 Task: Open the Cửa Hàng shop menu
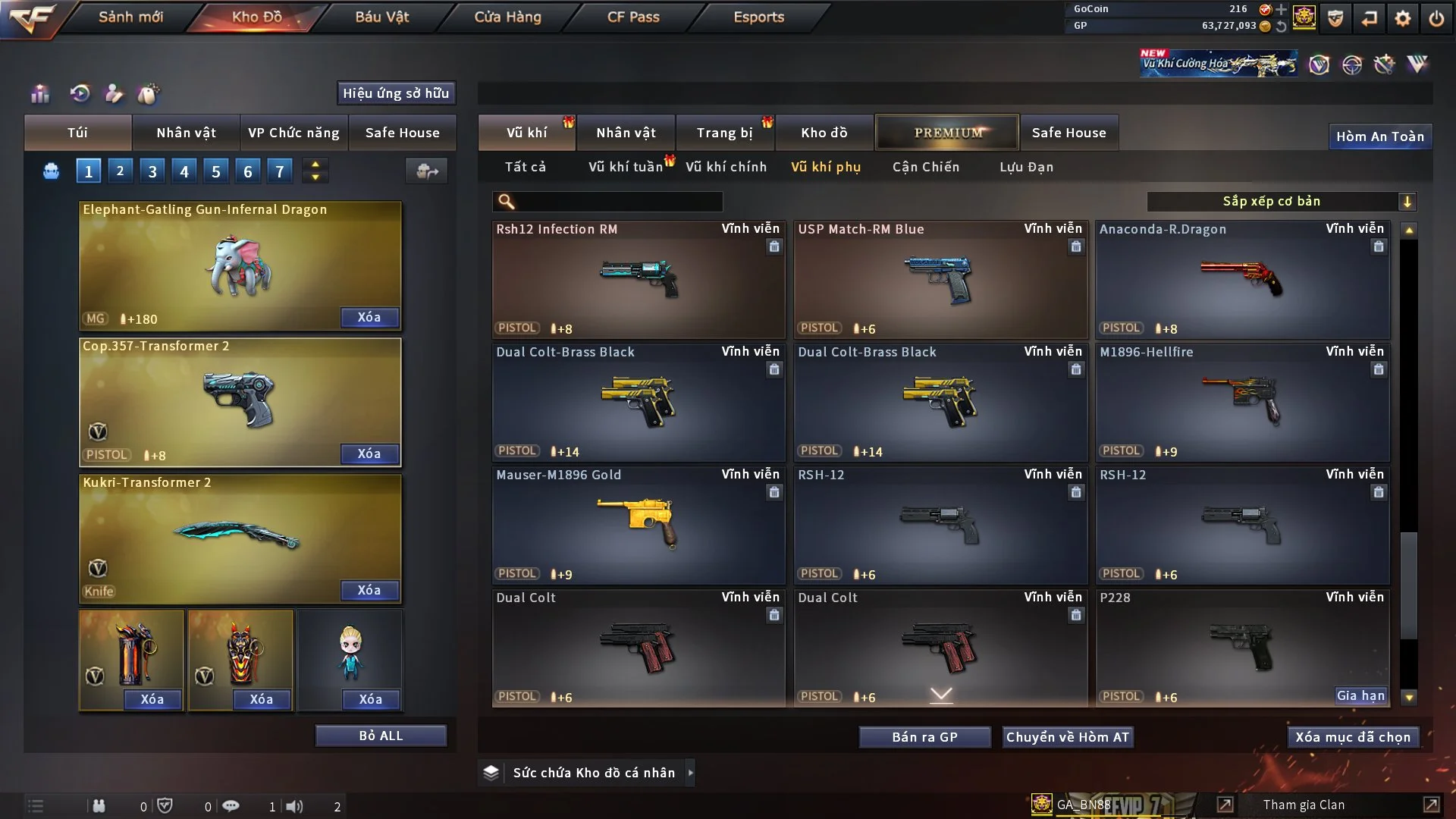[x=507, y=17]
